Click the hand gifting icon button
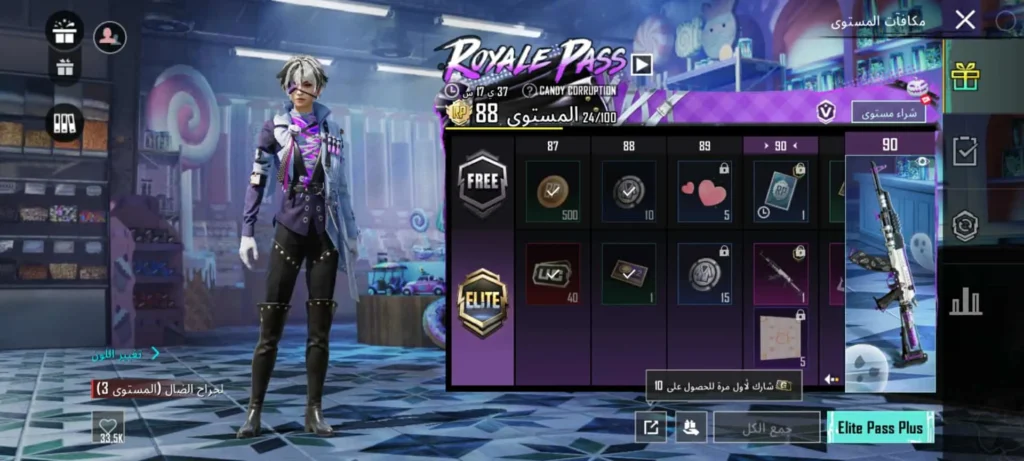 coord(691,427)
